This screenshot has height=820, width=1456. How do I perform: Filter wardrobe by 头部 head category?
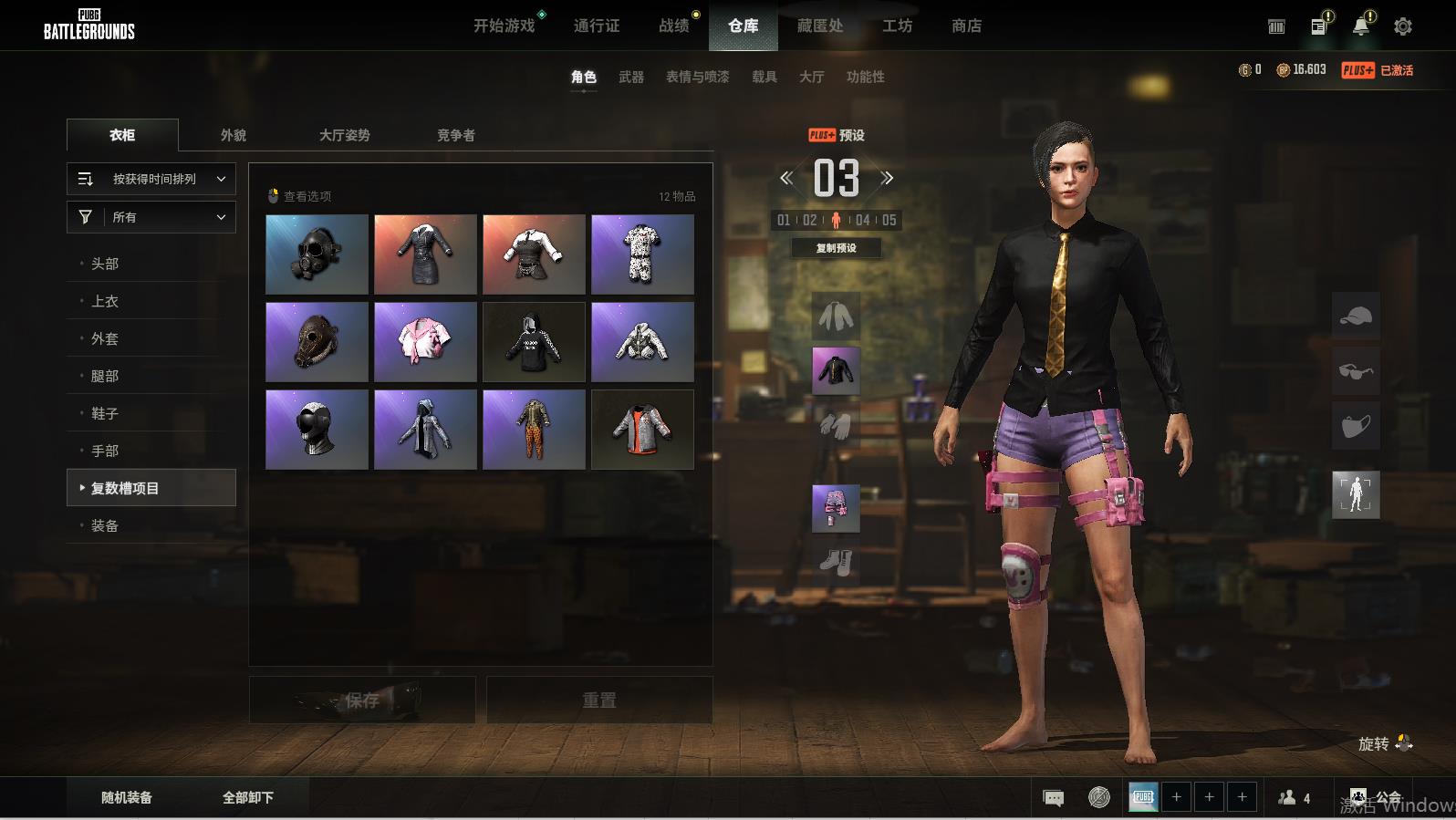105,264
